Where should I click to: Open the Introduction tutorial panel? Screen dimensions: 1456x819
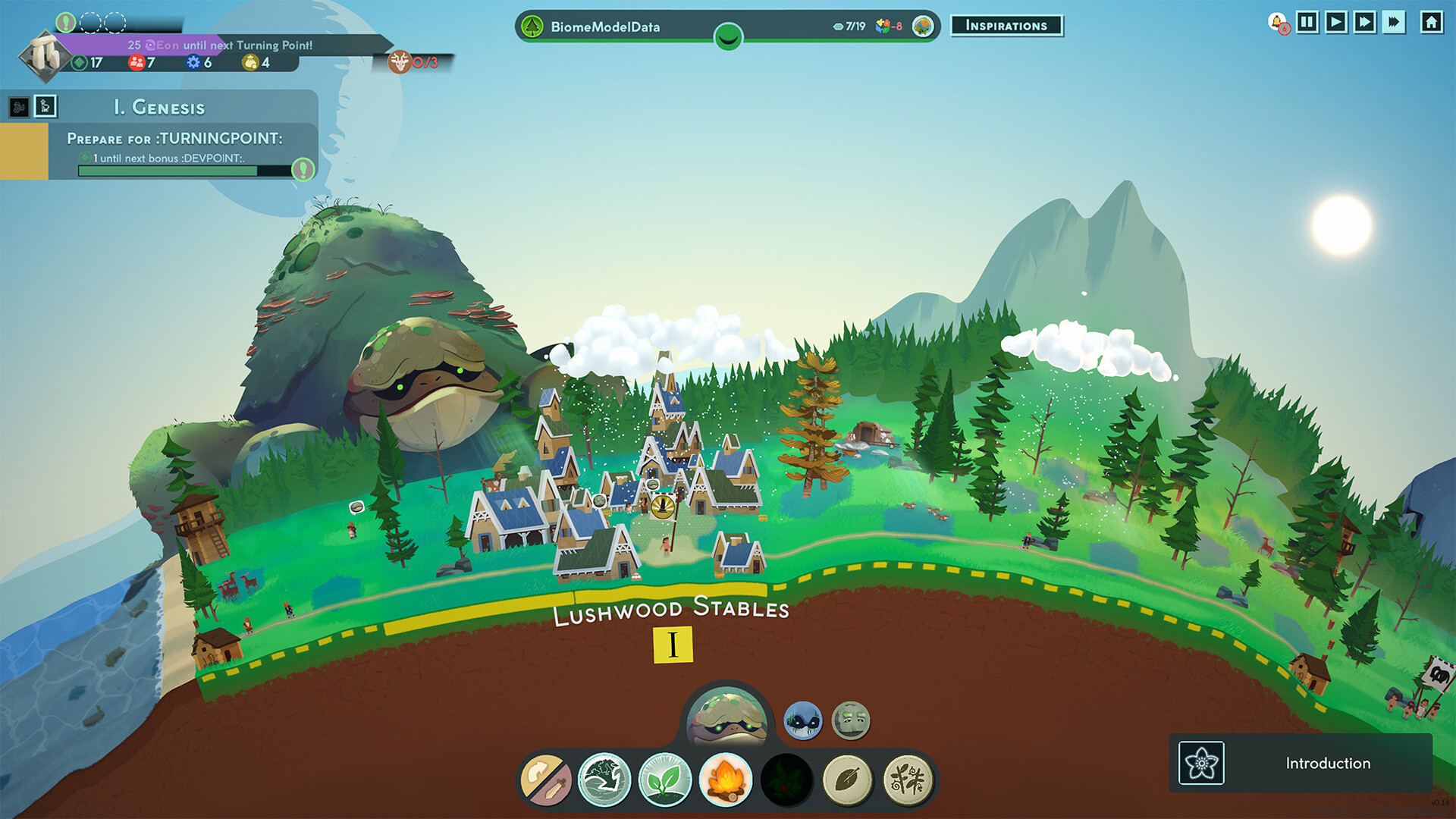coord(1301,763)
